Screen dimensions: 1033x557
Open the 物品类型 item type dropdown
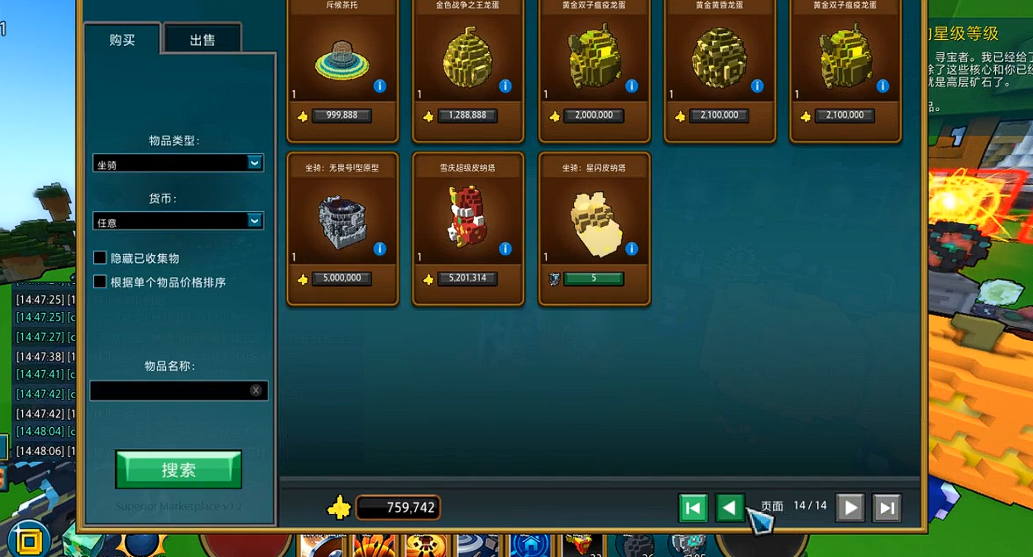click(x=178, y=163)
